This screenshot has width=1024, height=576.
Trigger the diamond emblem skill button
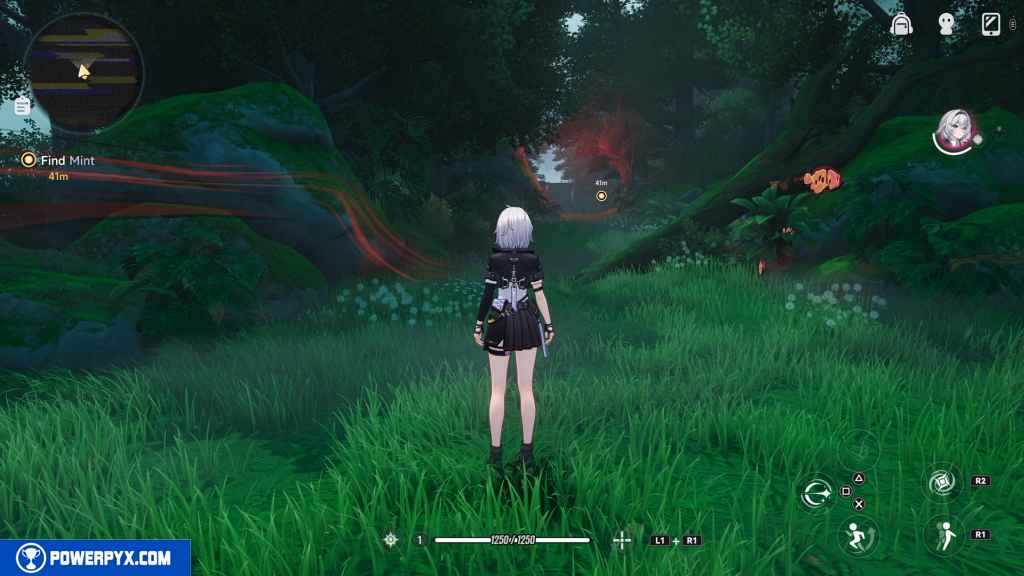[x=941, y=483]
